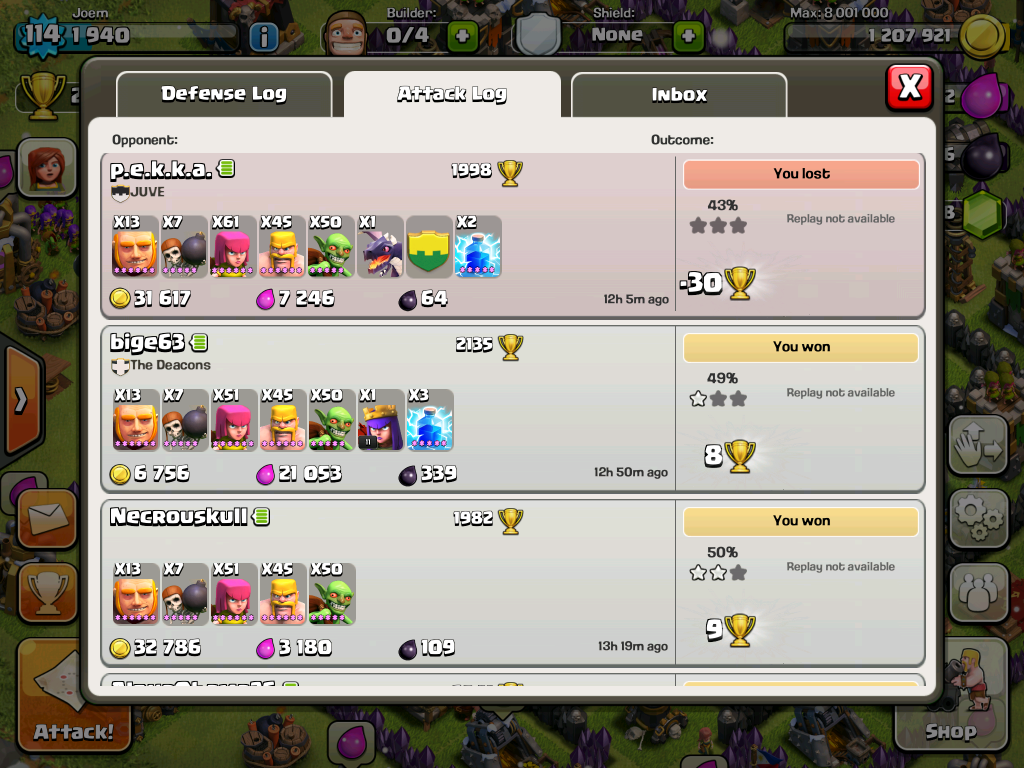1024x768 pixels.
Task: Expand the side chat arrow tab
Action: [20, 400]
